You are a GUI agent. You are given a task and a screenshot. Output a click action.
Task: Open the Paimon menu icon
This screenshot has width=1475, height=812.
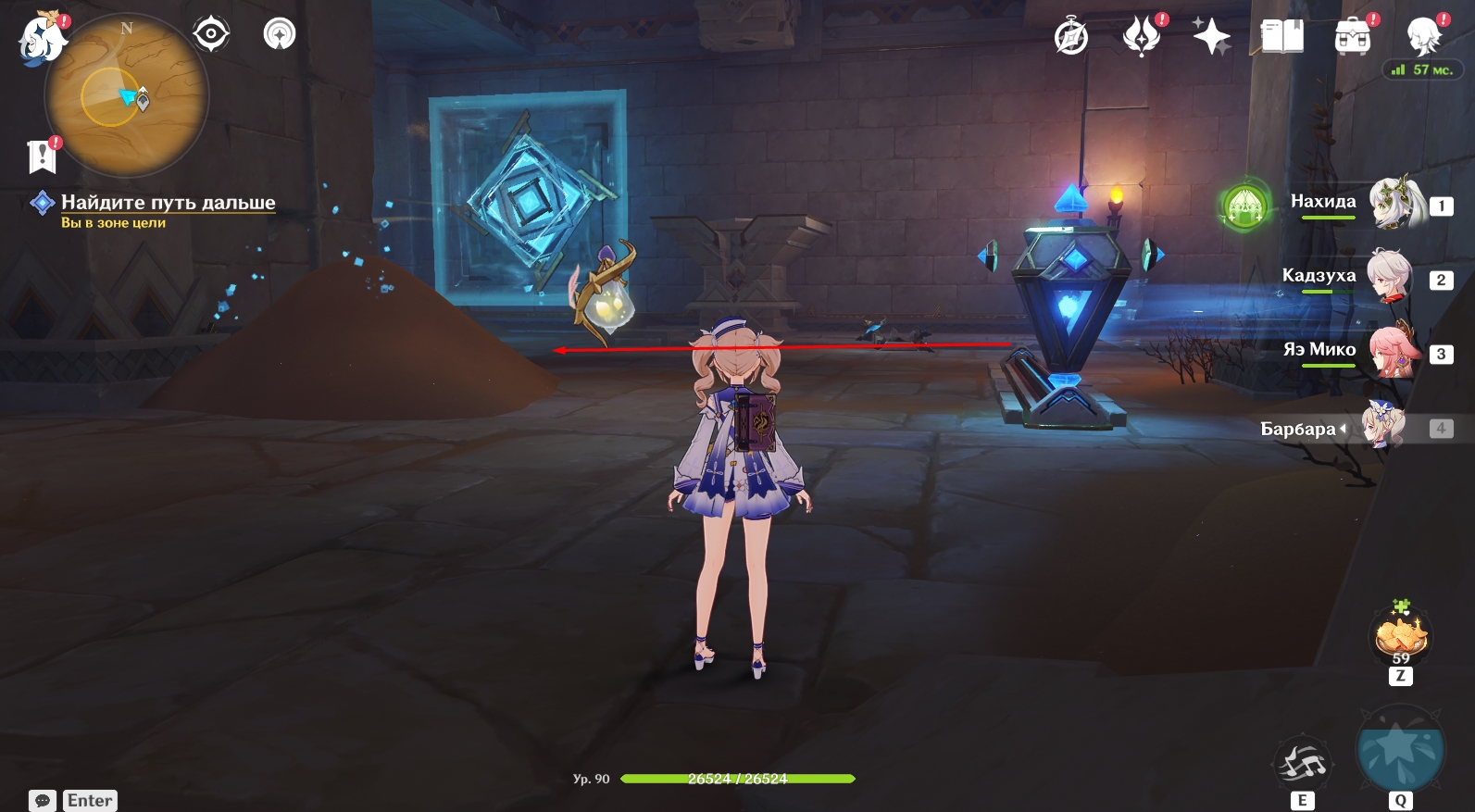coord(42,40)
